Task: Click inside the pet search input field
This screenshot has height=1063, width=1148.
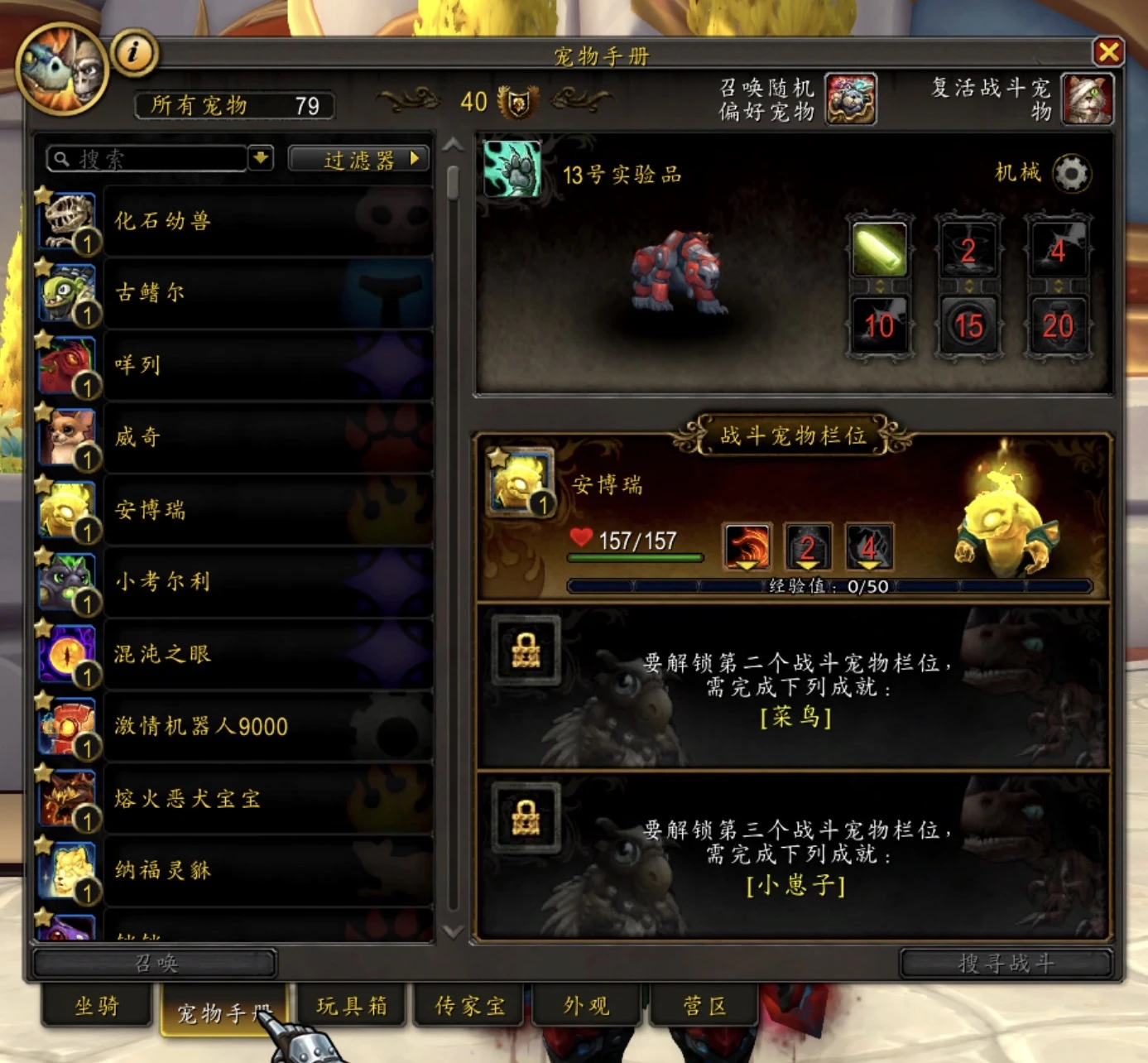Action: [149, 157]
